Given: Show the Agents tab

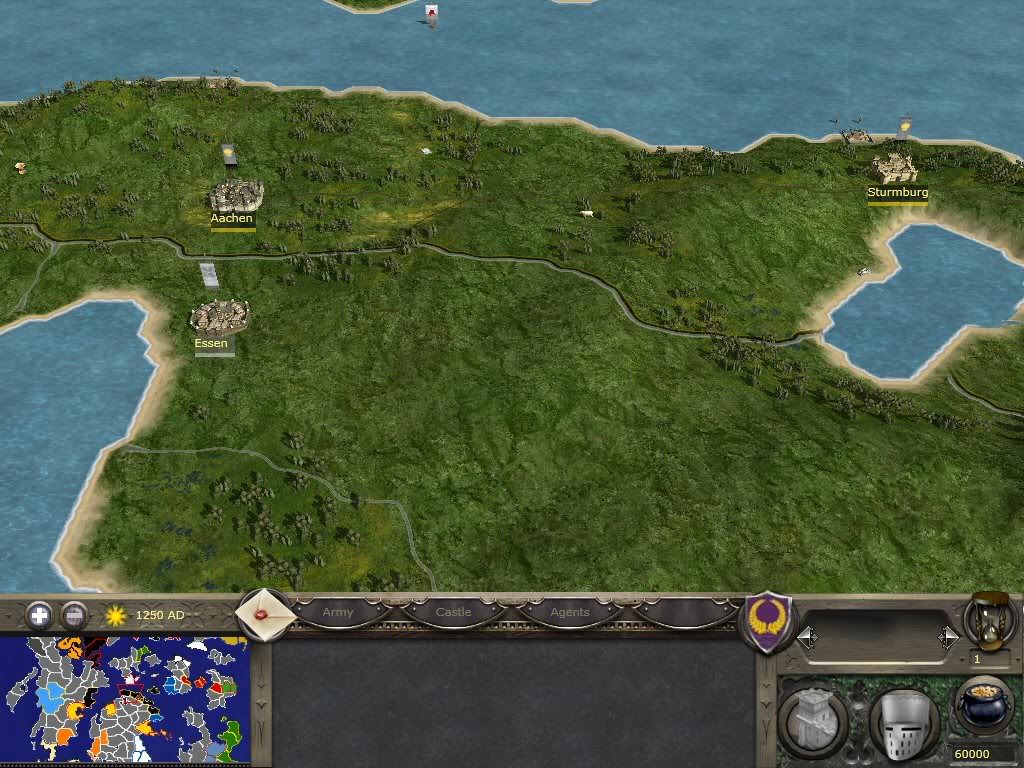Looking at the screenshot, I should (570, 612).
